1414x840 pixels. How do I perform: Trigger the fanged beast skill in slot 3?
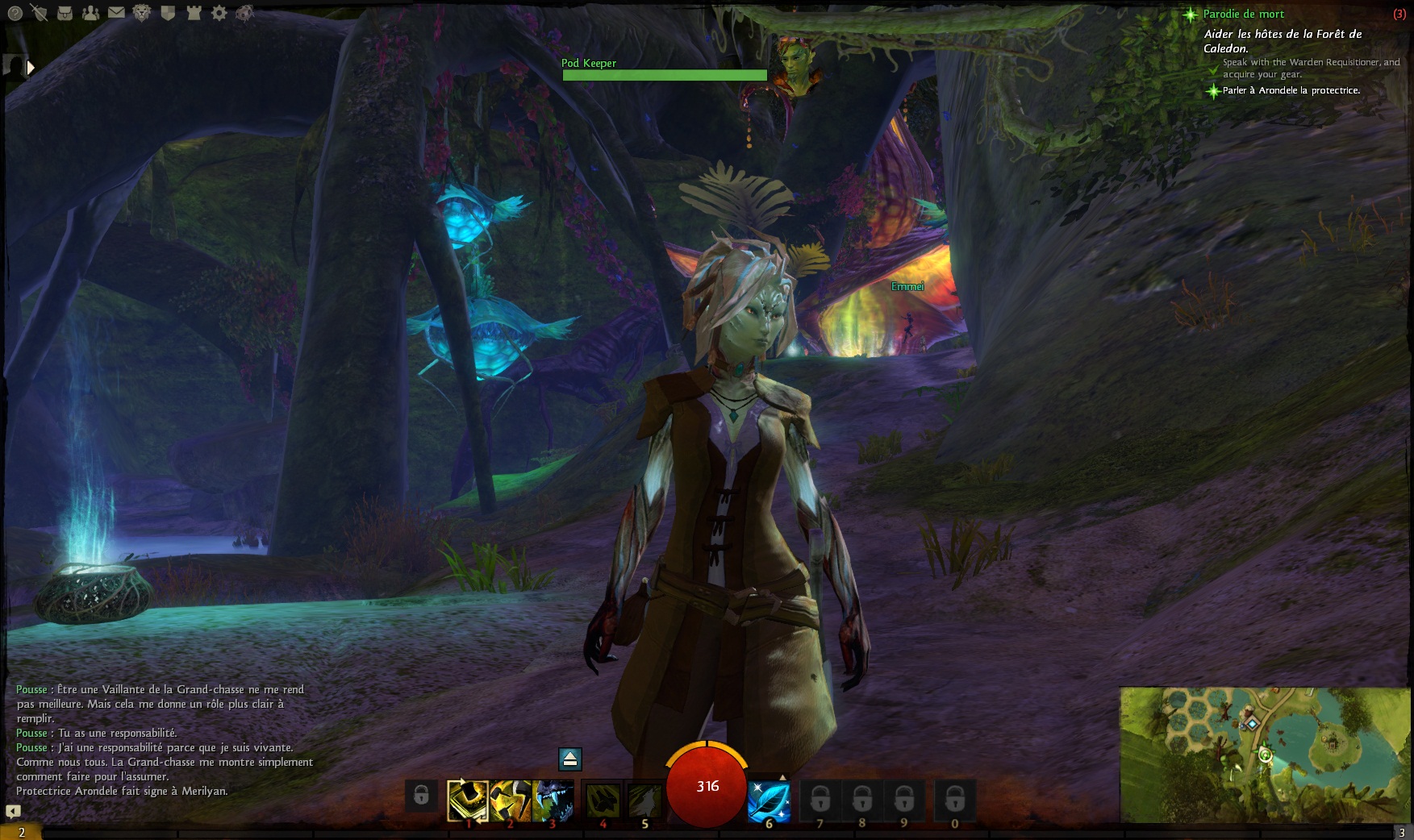[x=553, y=800]
